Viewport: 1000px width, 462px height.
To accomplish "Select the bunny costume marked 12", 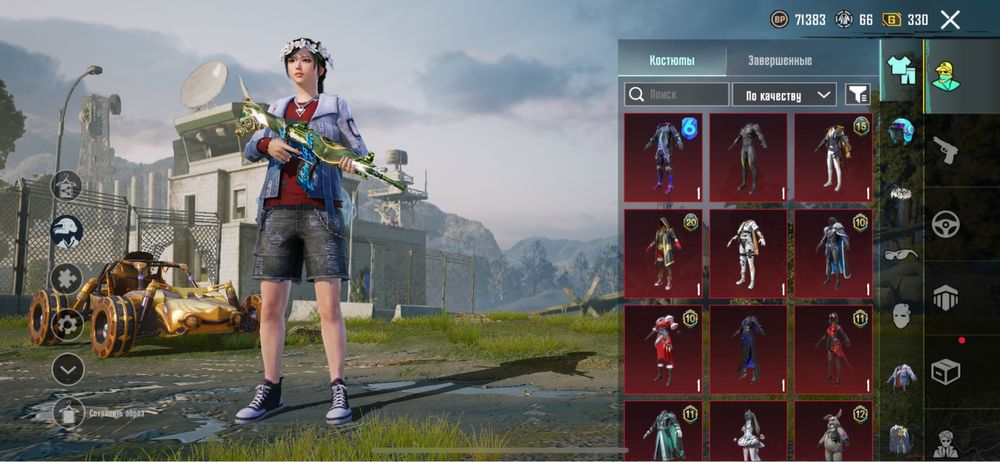I will [x=833, y=430].
